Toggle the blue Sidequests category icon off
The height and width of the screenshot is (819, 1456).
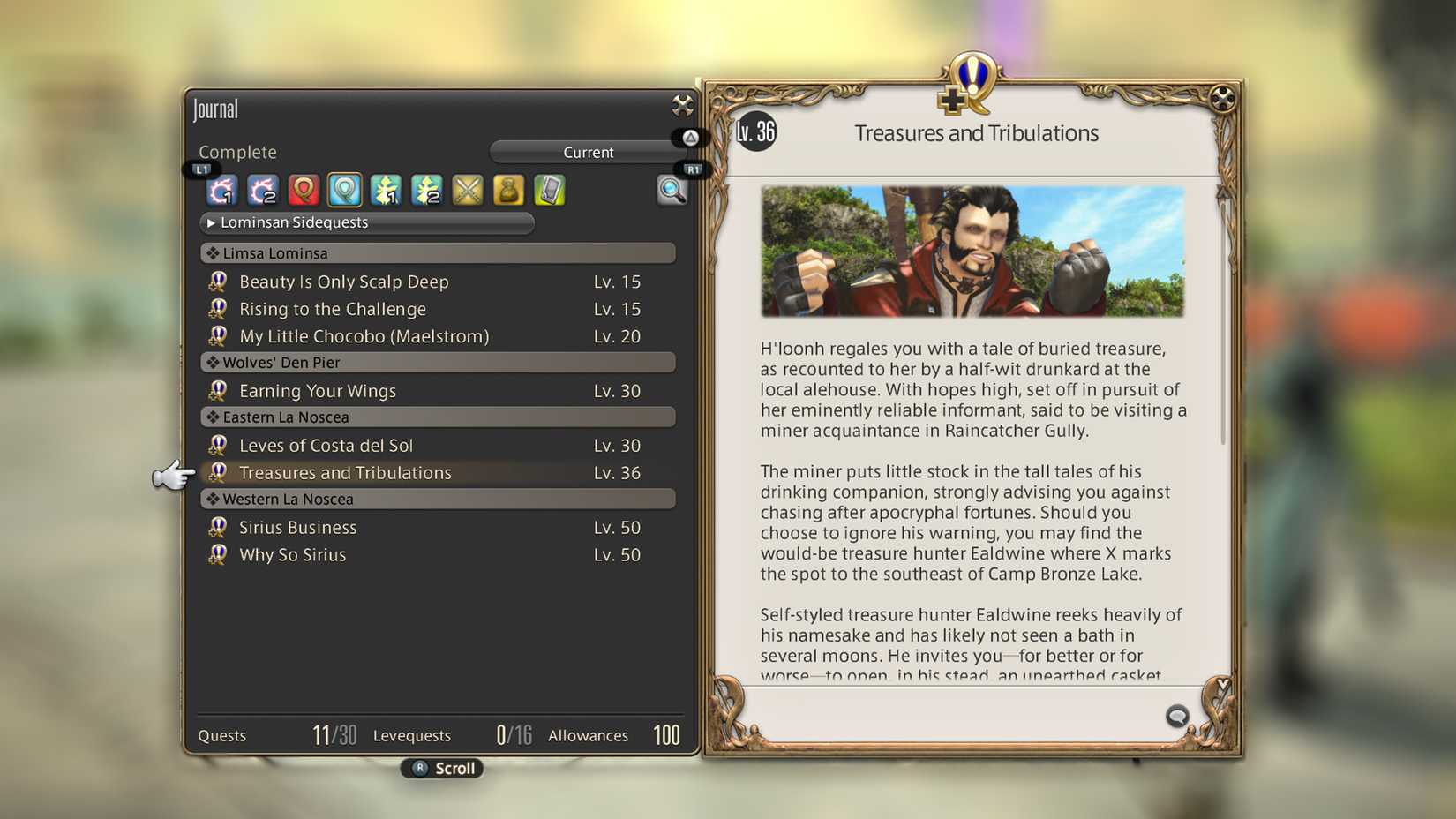[344, 190]
